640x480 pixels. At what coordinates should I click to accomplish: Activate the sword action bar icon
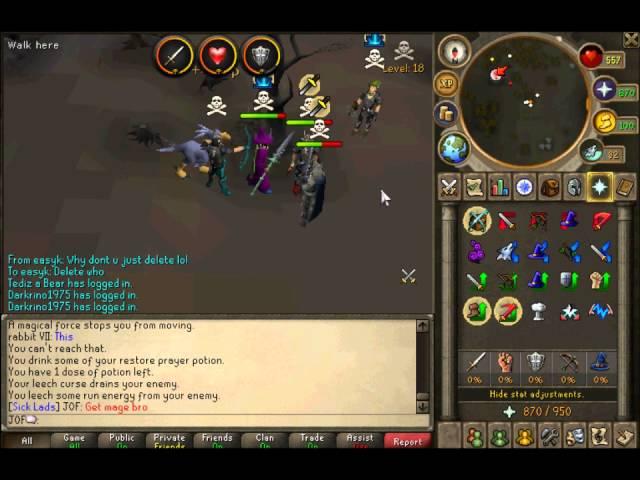pos(173,55)
